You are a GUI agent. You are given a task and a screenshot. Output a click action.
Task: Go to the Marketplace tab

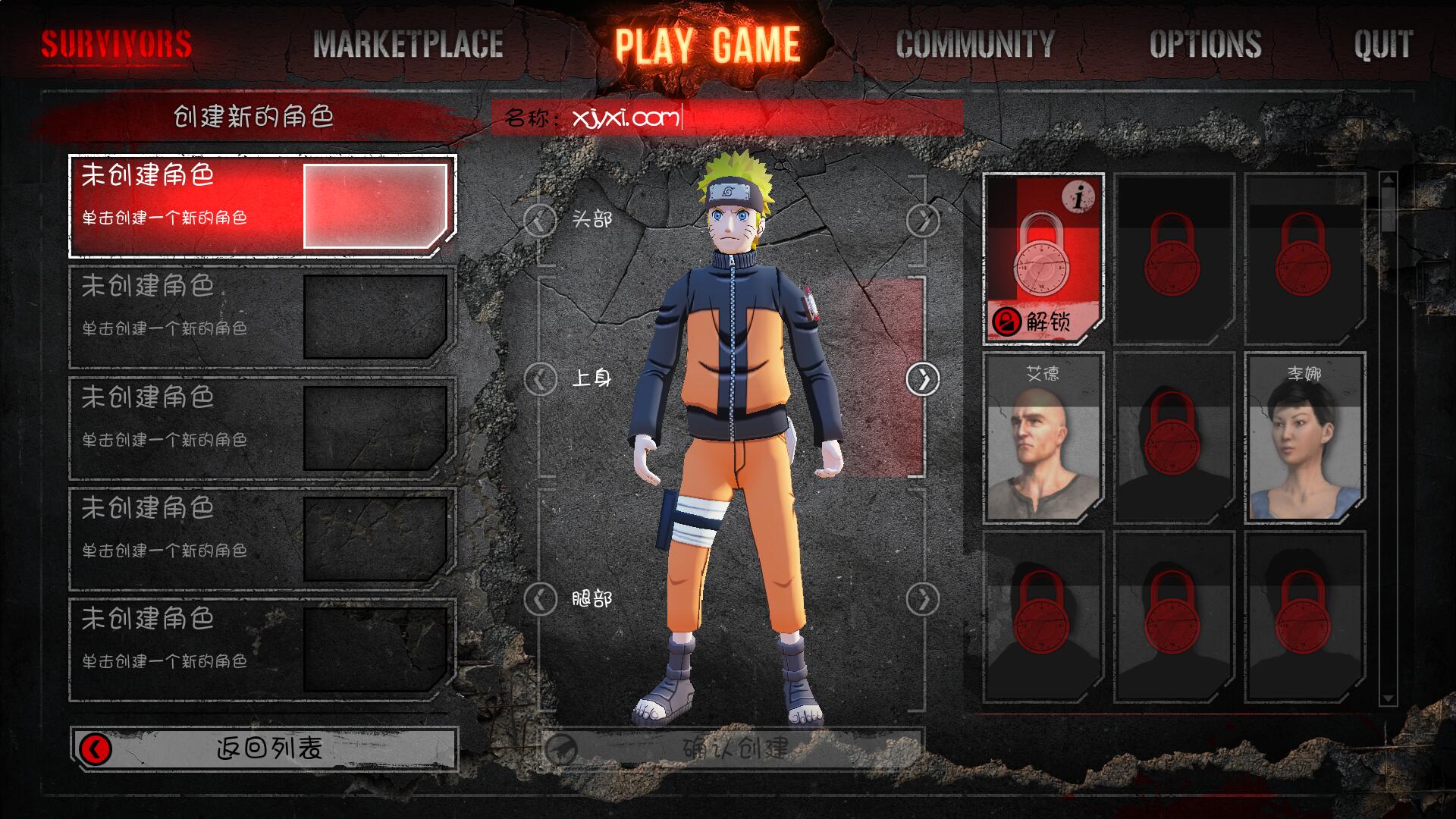[408, 44]
